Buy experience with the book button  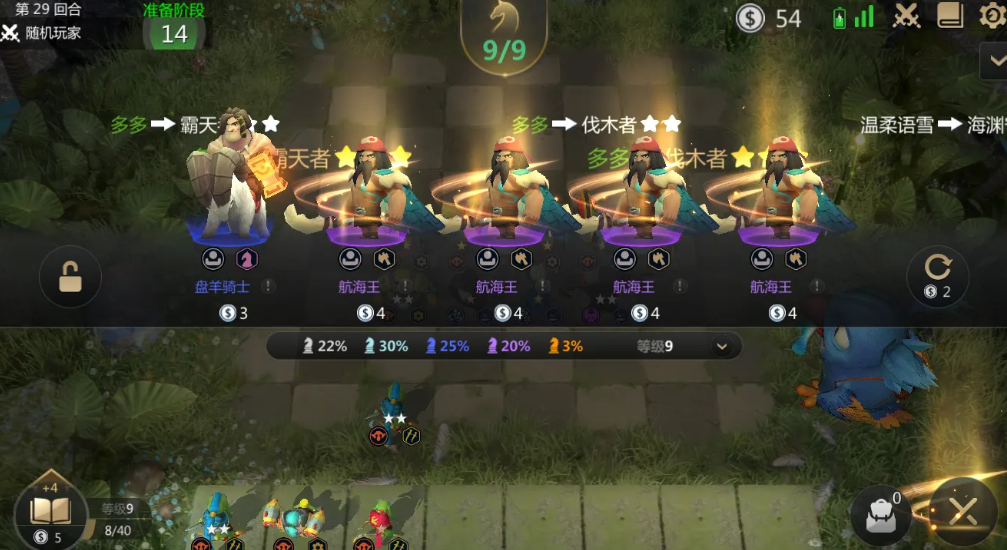coord(46,514)
